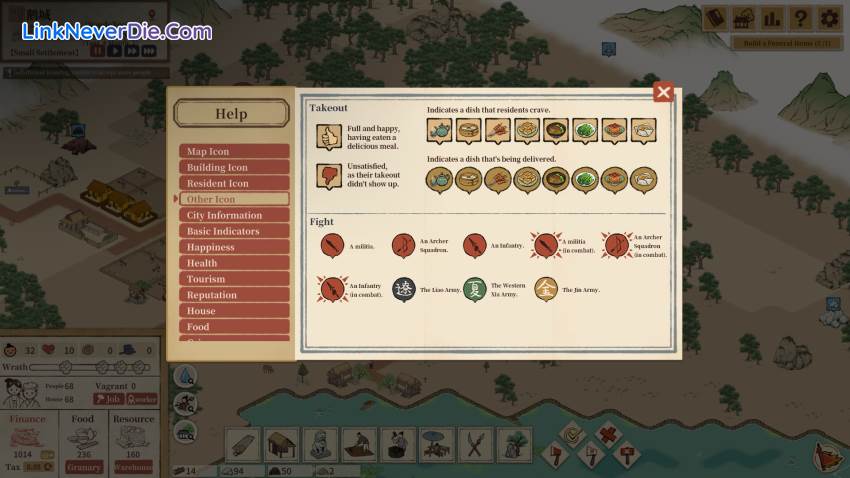Switch to the Food help topic
The height and width of the screenshot is (478, 850).
(x=234, y=327)
